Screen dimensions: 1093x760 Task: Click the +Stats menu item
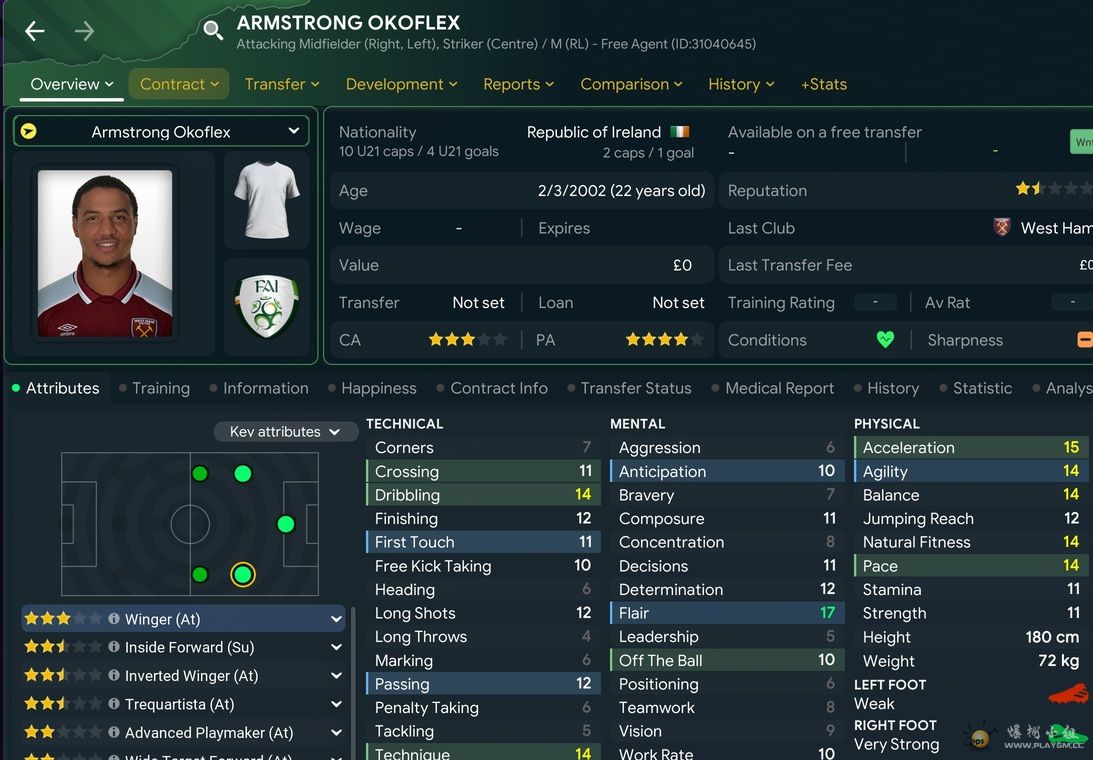coord(824,84)
